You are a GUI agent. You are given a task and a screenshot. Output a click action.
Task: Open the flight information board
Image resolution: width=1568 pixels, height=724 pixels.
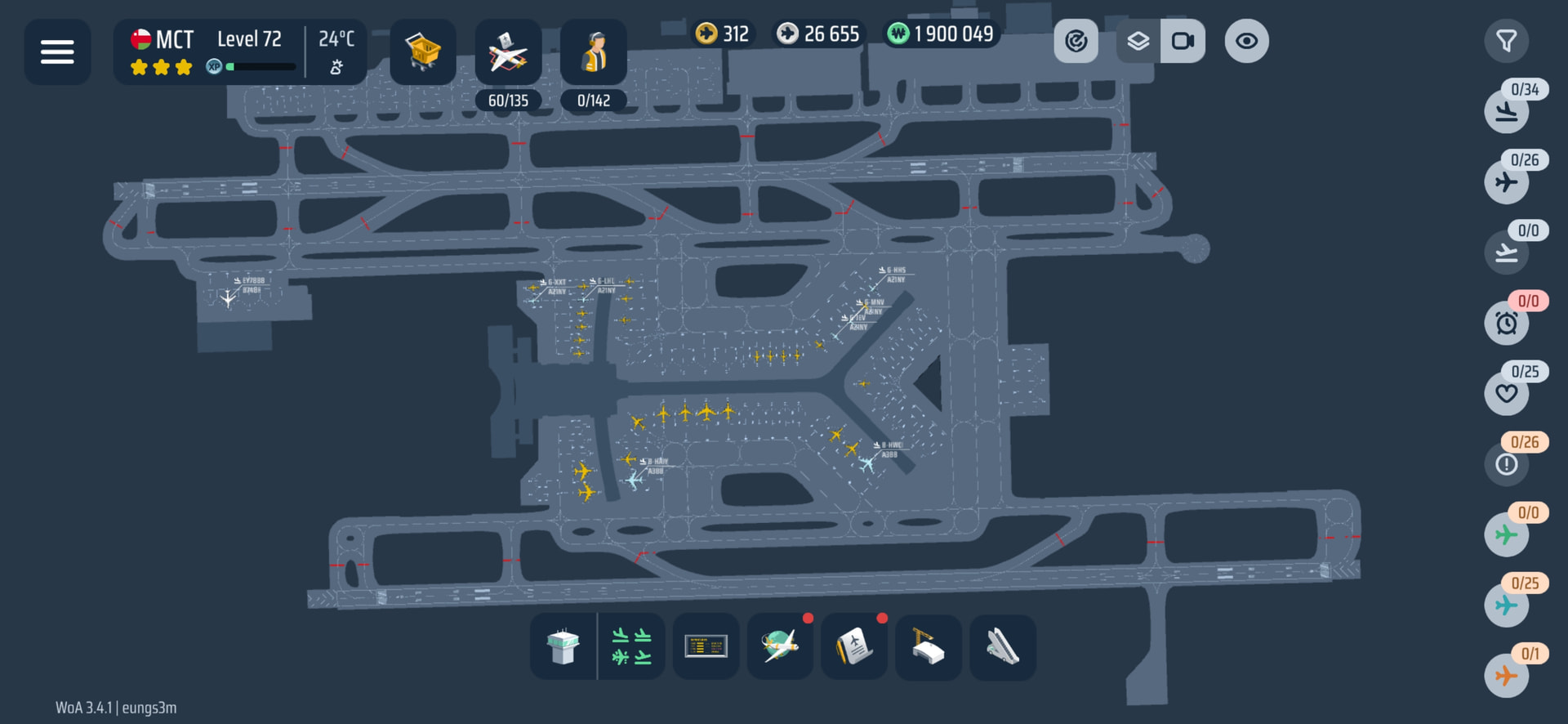coord(706,646)
